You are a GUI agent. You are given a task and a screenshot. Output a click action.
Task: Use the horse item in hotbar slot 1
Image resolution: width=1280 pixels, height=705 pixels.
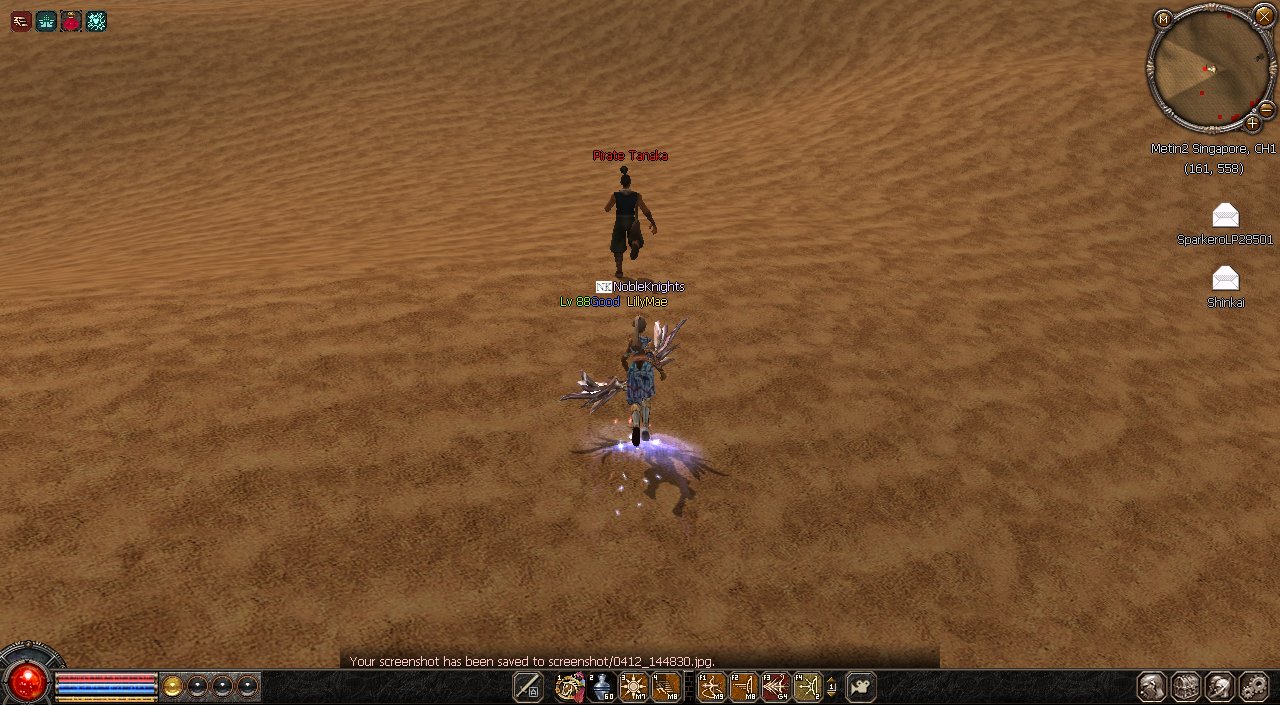pos(570,686)
